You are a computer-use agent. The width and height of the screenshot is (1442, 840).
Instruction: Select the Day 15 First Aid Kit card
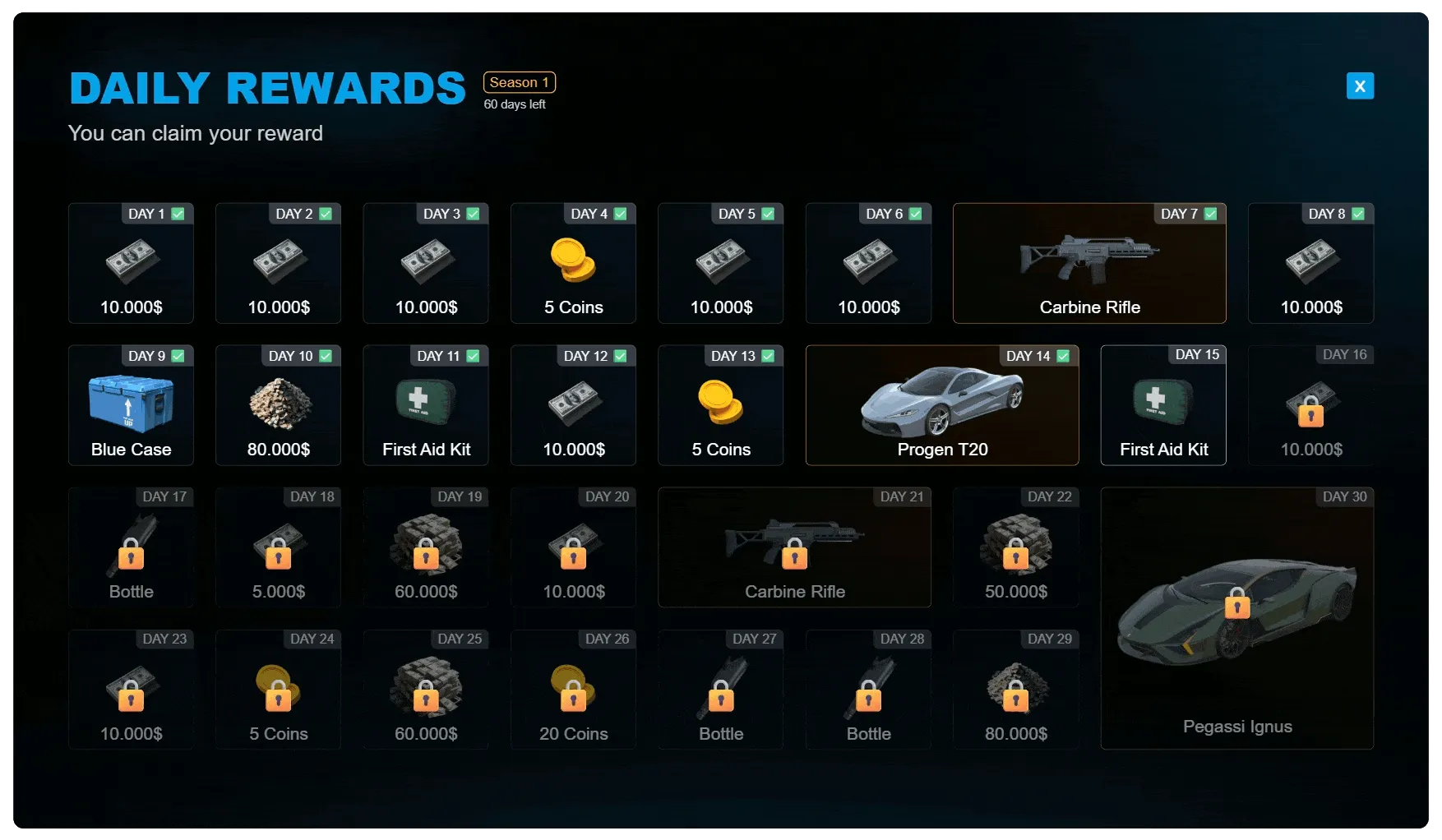coord(1163,404)
